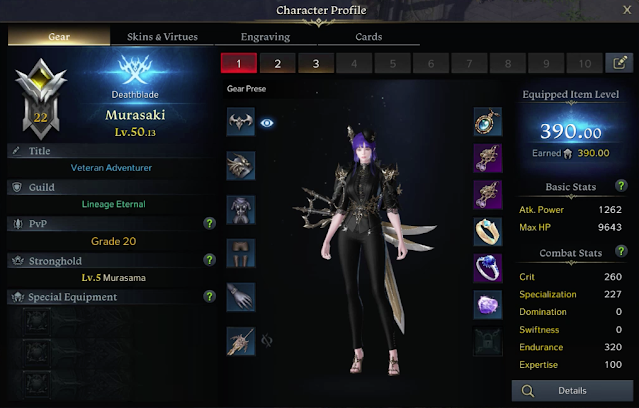Switch to the Skins & Virtues tab
Image resolution: width=639 pixels, height=408 pixels.
click(162, 37)
